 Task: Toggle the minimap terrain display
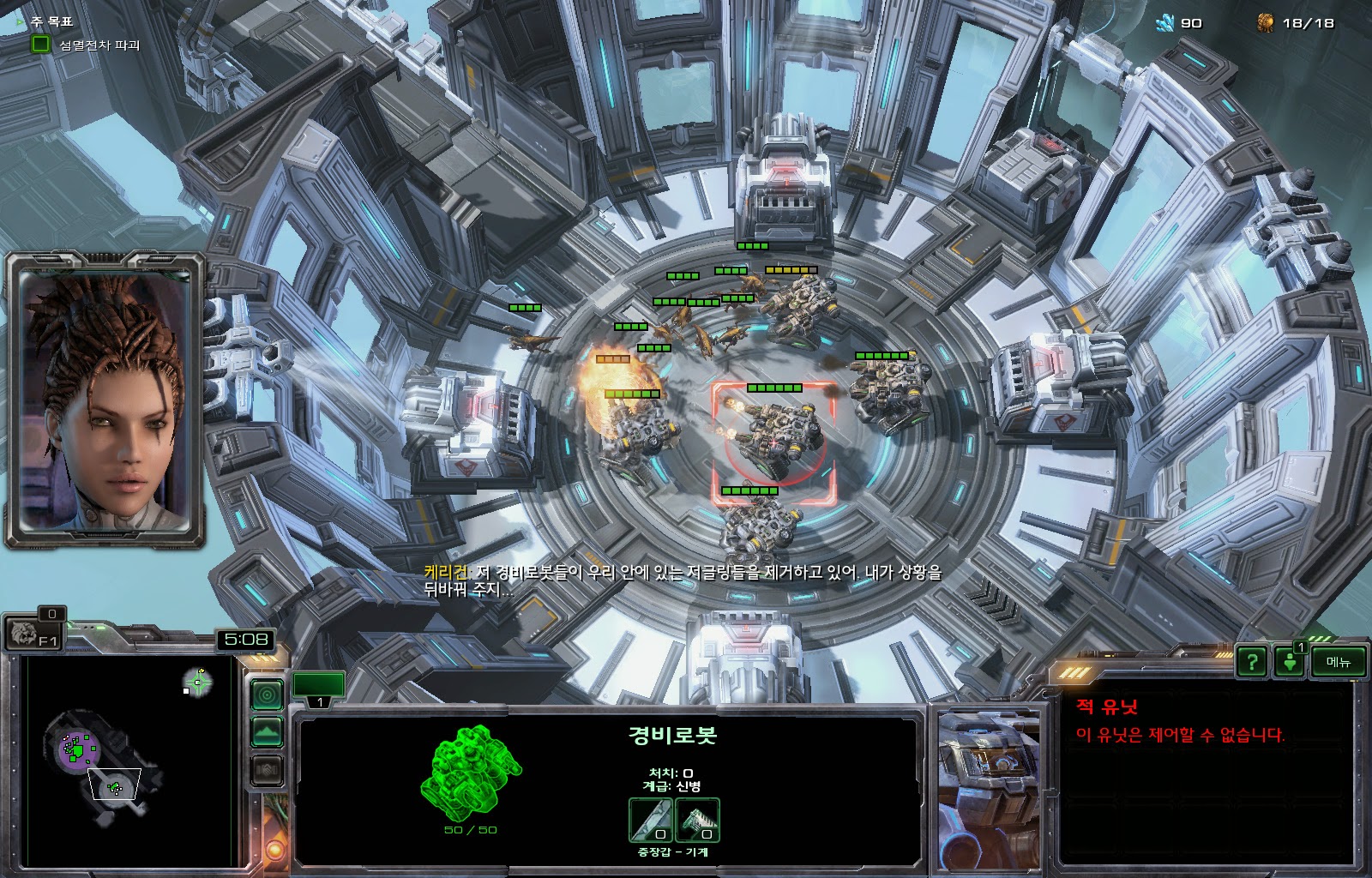(x=267, y=731)
